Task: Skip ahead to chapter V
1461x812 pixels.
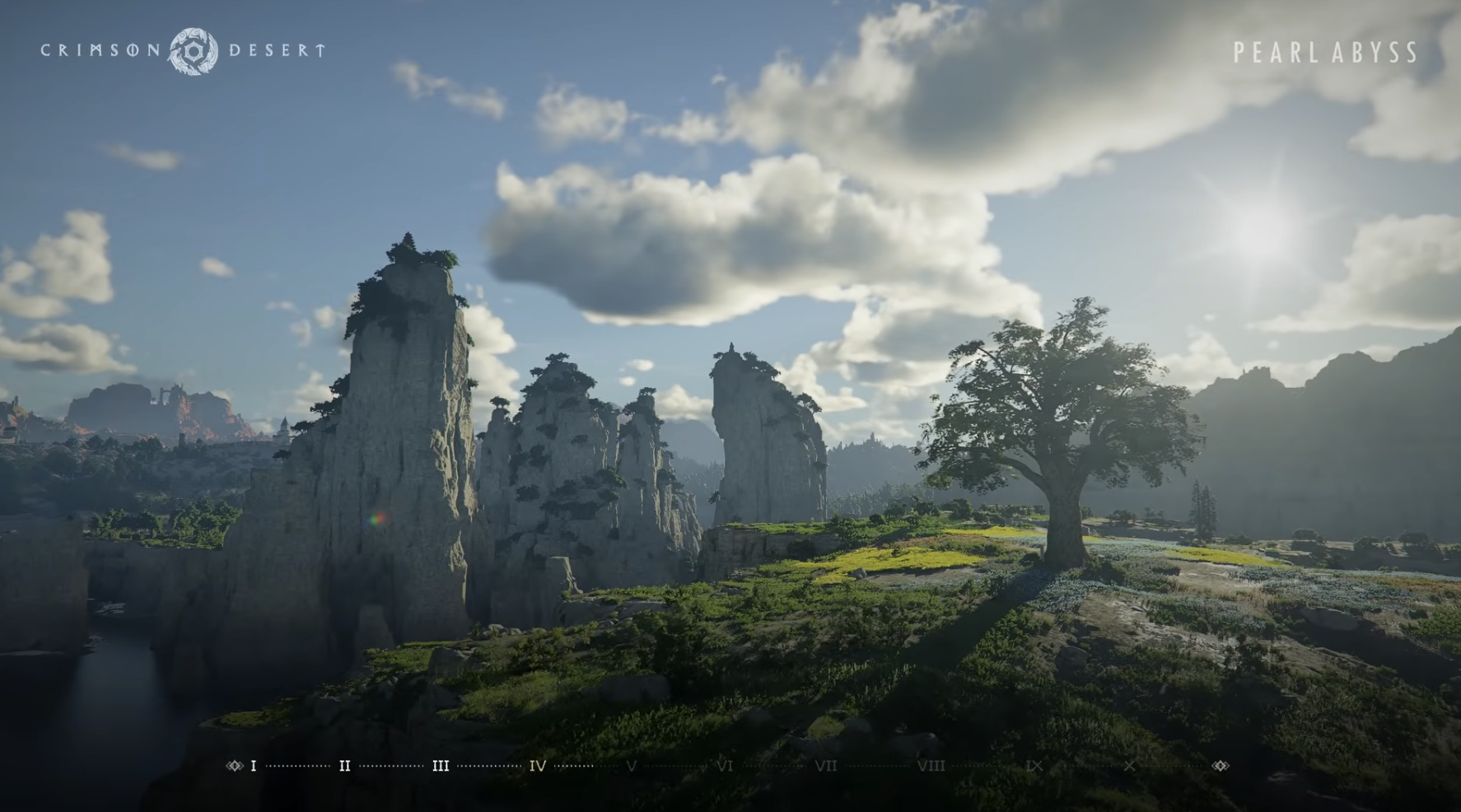Action: (631, 766)
